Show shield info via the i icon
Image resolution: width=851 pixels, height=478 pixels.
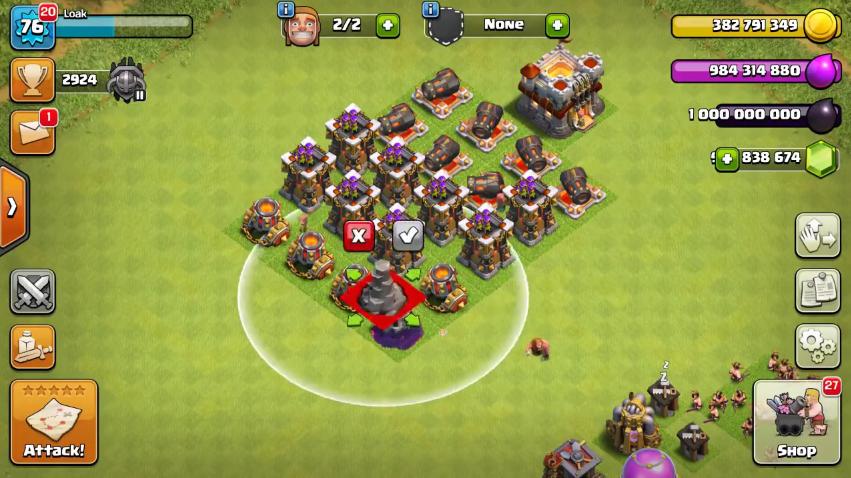[x=431, y=10]
